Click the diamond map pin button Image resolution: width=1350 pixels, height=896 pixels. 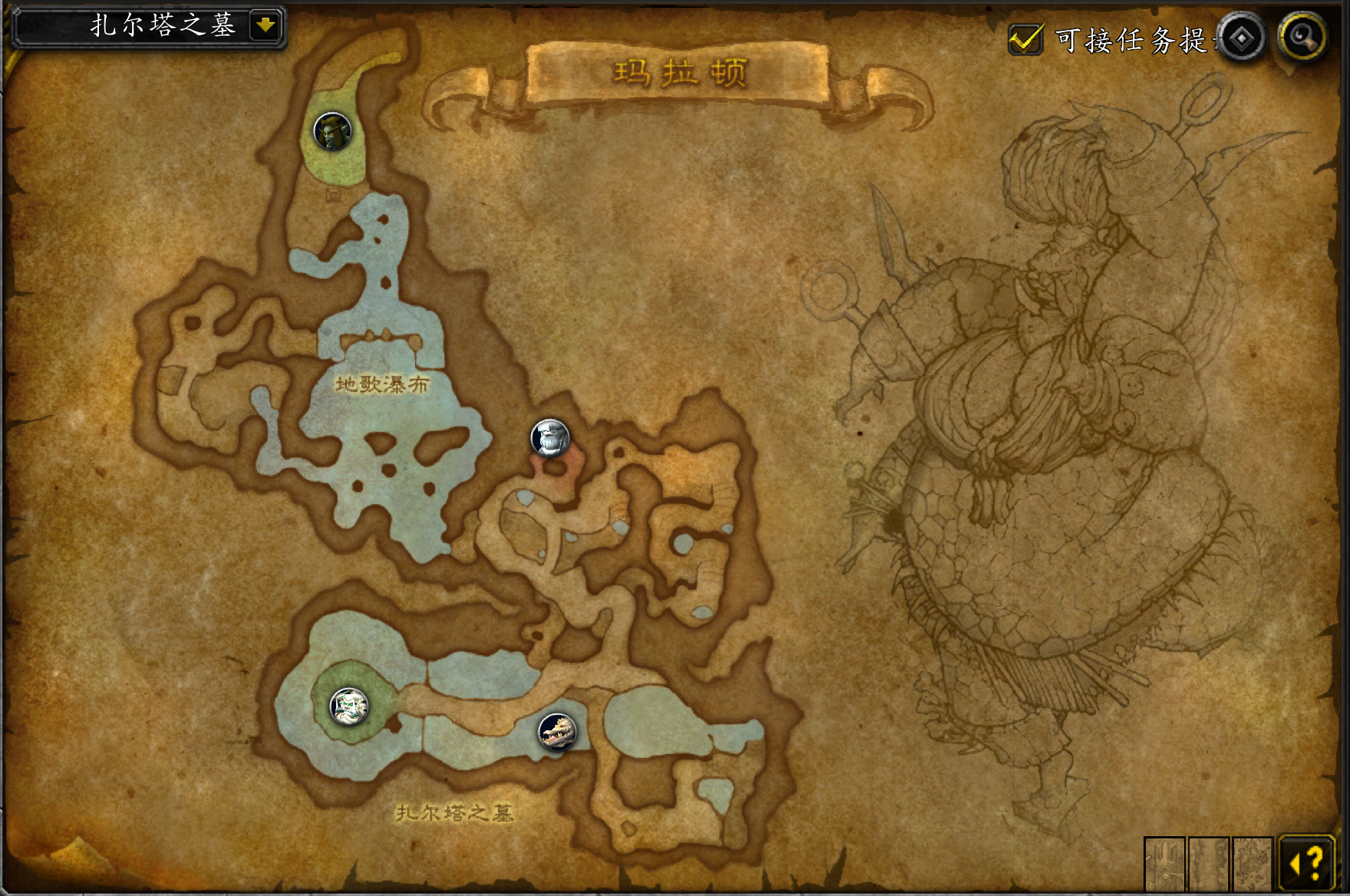[x=1241, y=38]
